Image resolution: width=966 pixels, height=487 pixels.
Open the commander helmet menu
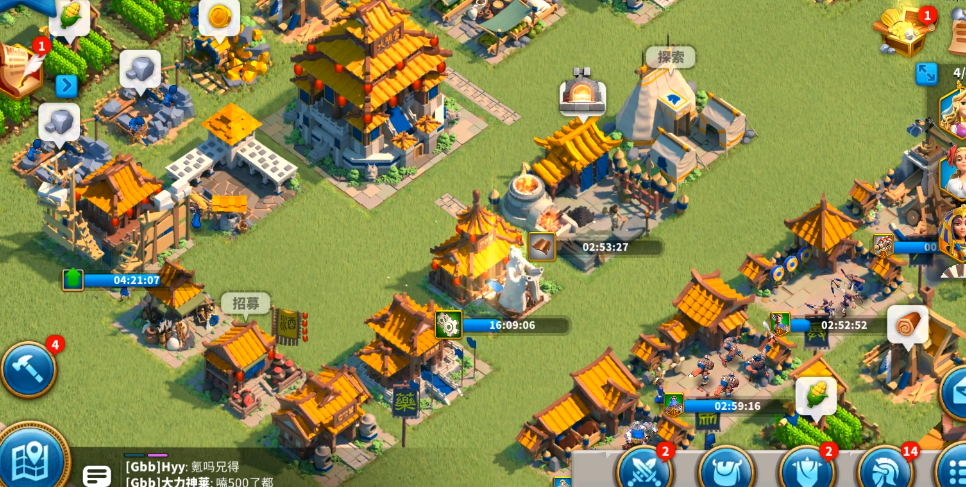point(885,471)
